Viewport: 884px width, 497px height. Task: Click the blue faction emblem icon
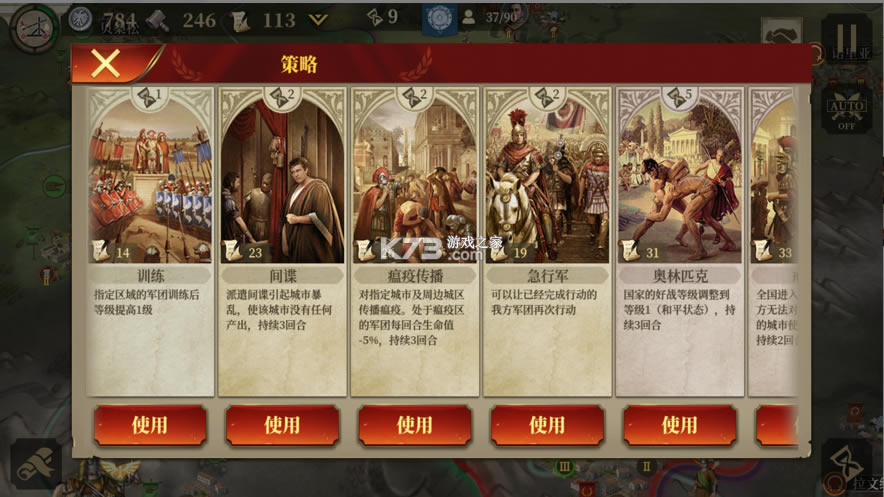pyautogui.click(x=436, y=18)
